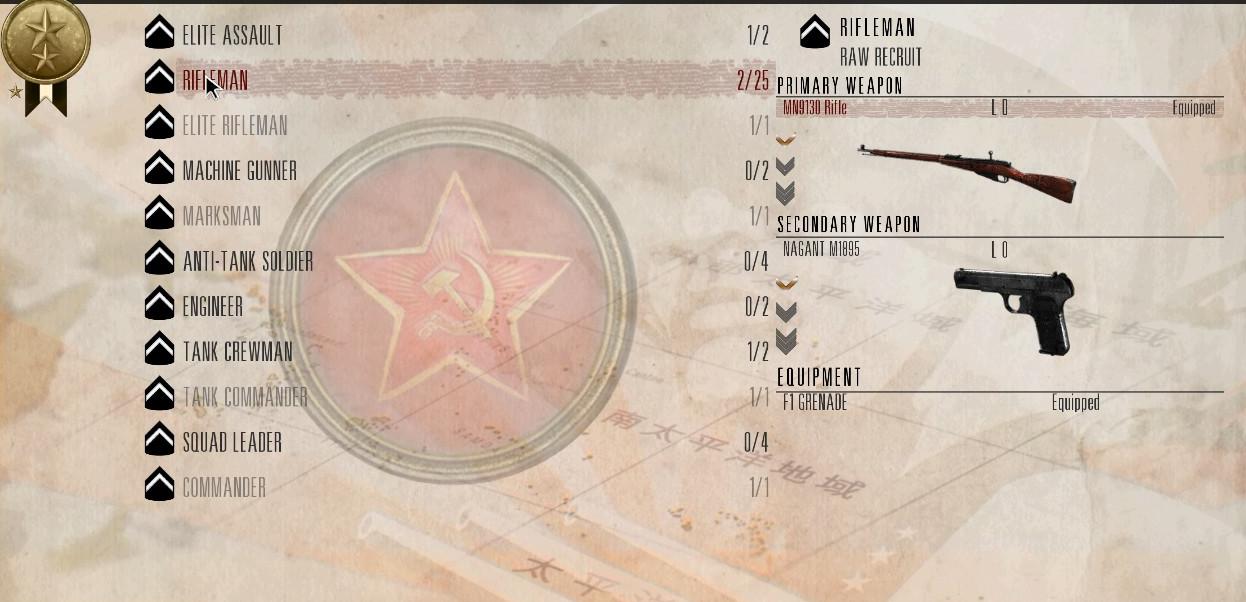The image size is (1246, 602).
Task: Pick the Squad Leader class
Action: [x=232, y=442]
